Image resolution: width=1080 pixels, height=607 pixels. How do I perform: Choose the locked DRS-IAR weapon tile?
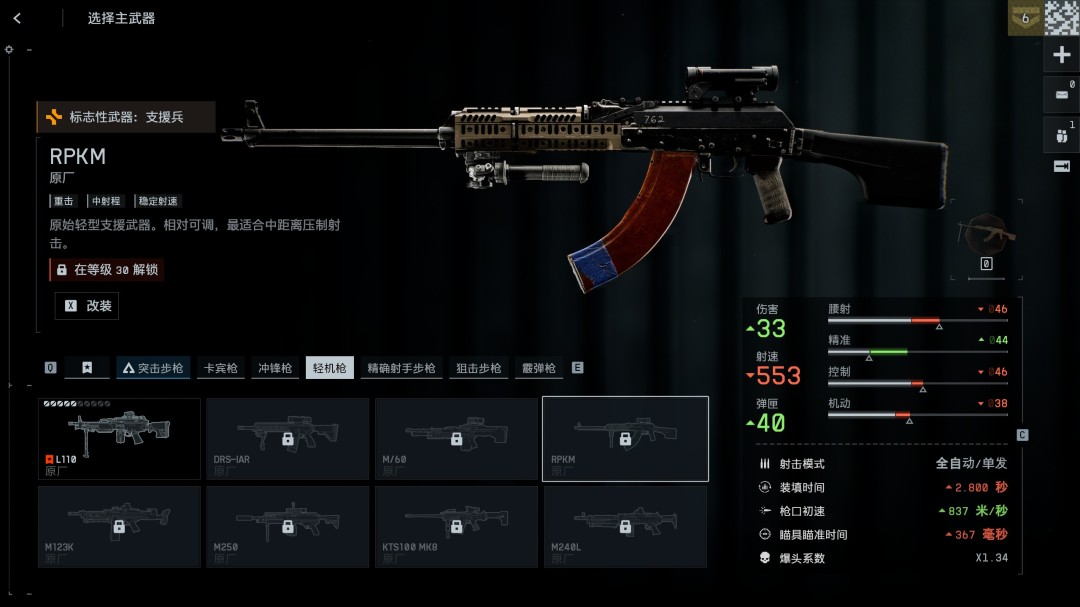tap(287, 438)
